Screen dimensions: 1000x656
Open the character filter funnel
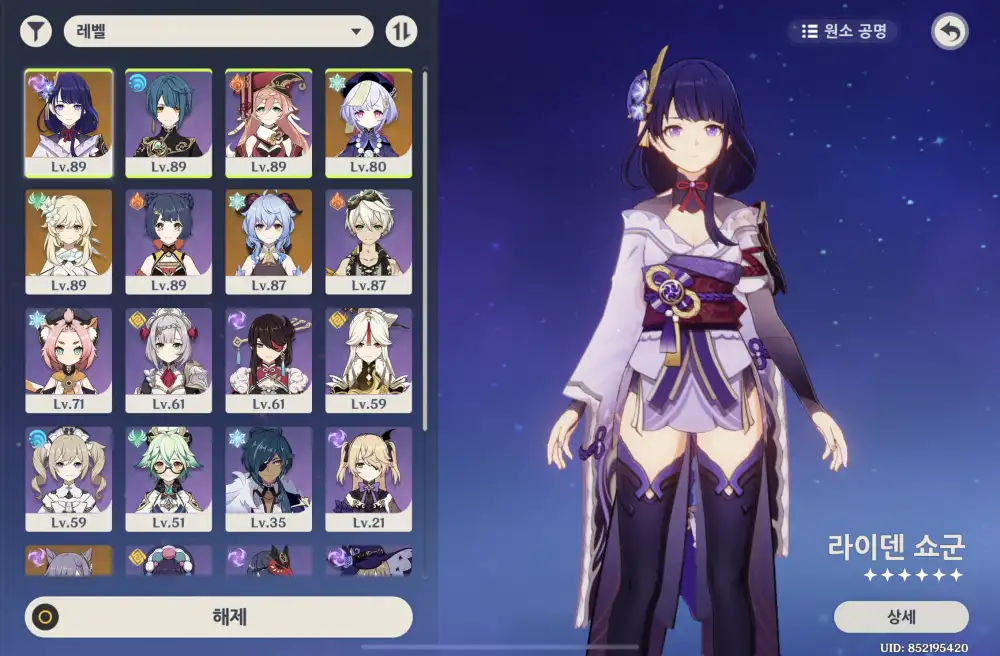36,32
